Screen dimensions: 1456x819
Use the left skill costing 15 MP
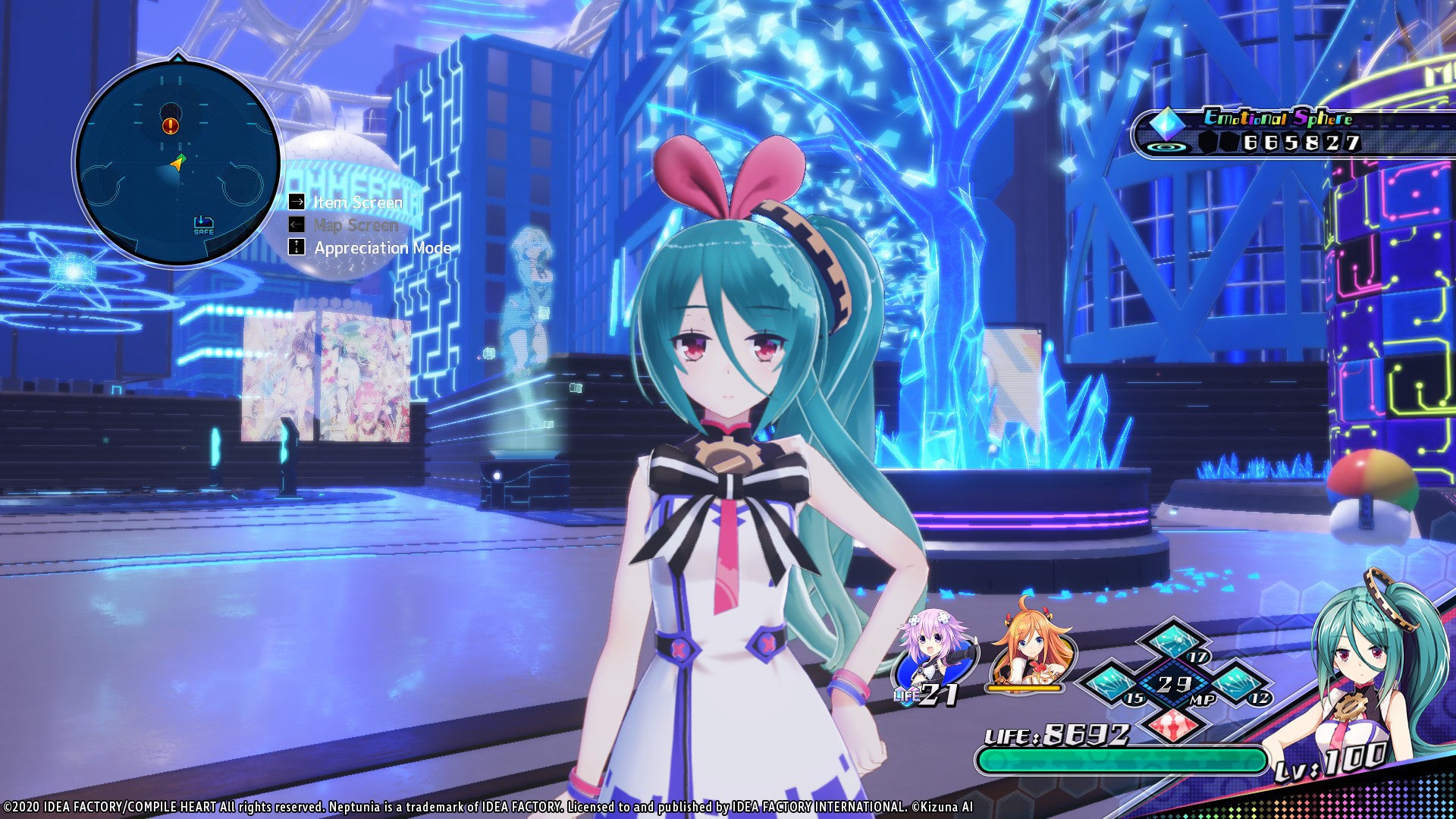pyautogui.click(x=1112, y=682)
